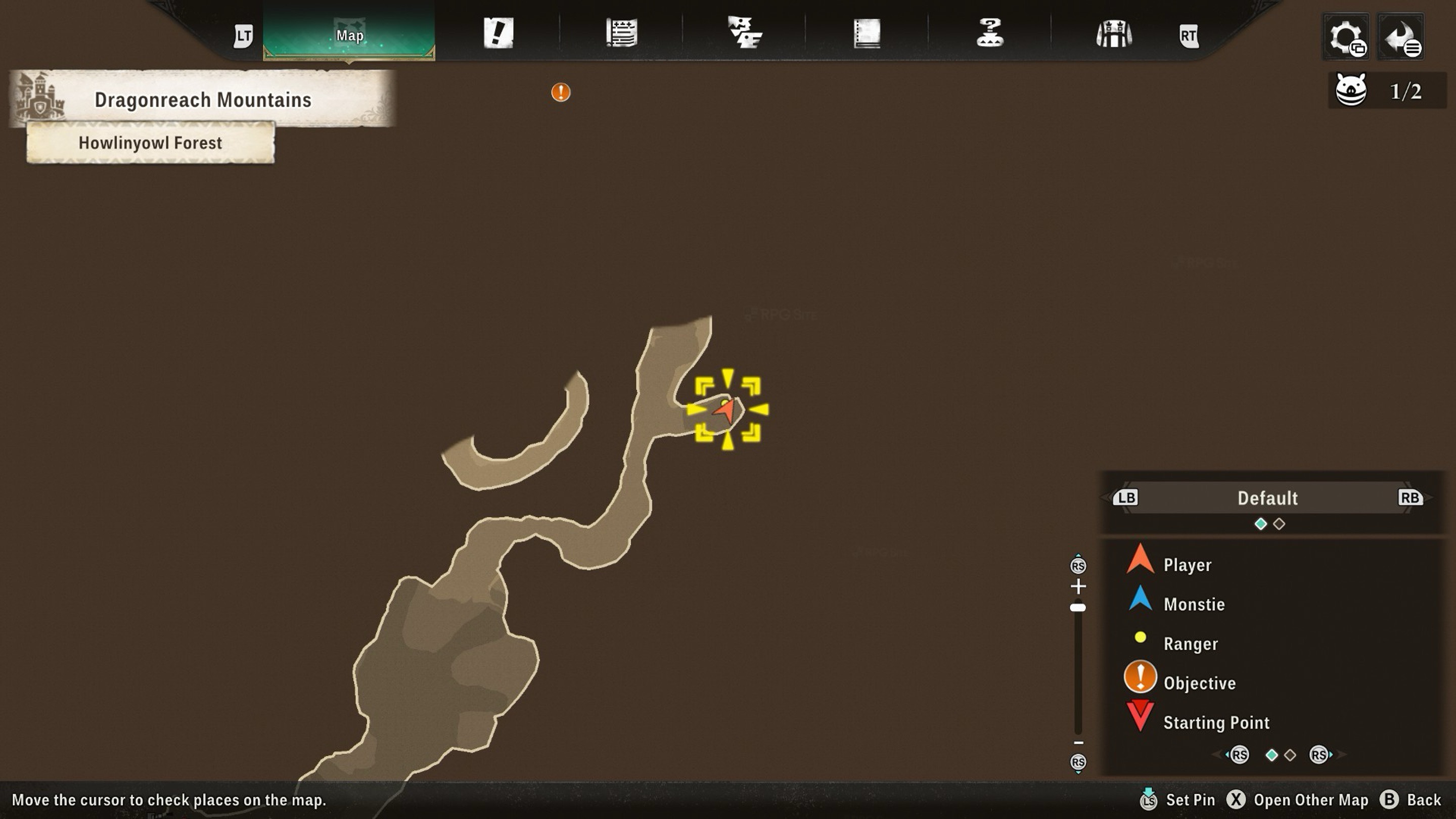
Task: Select the Dragonreach Mountains region banner
Action: tap(202, 100)
